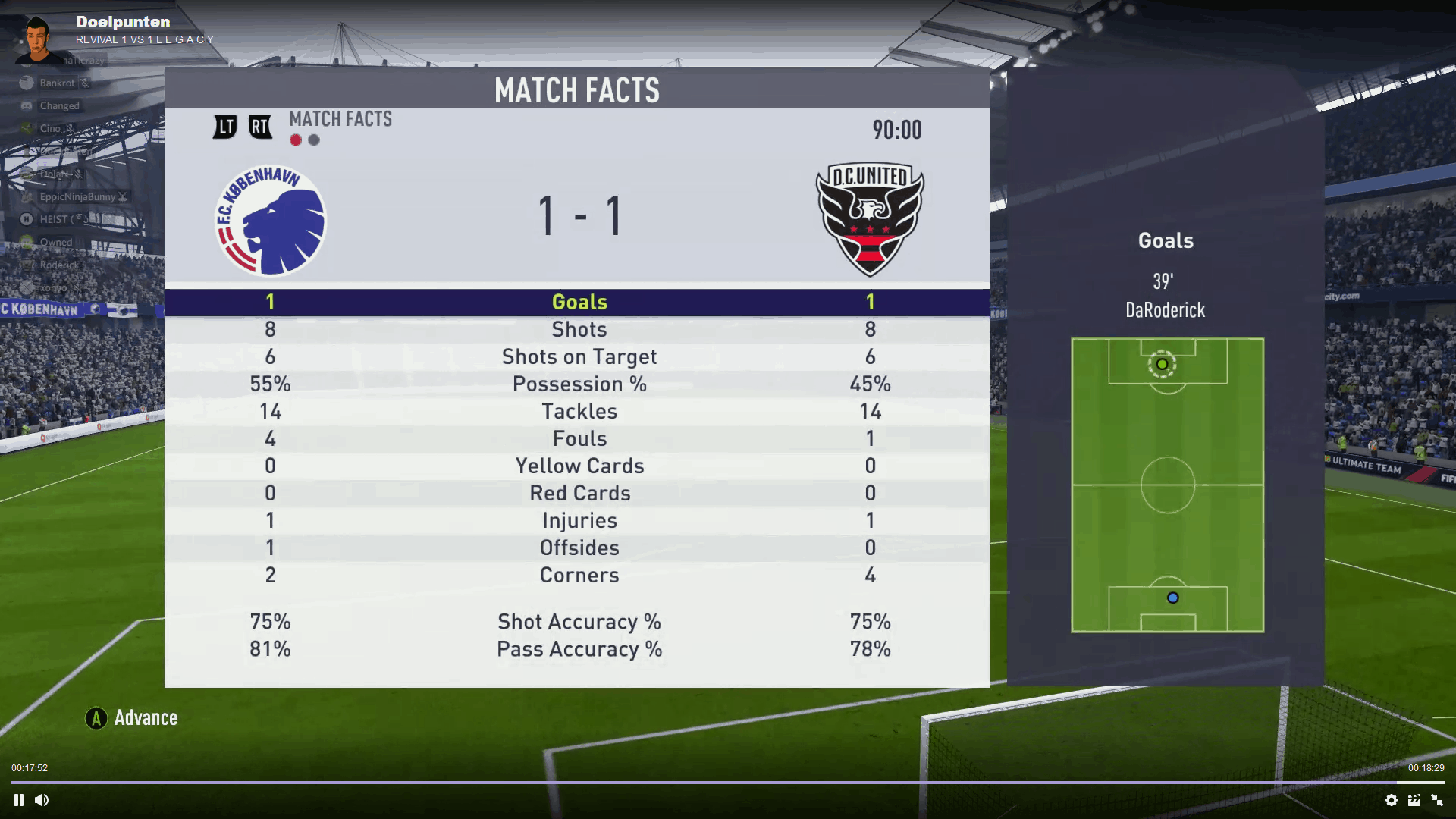Mute the video with the speaker icon
This screenshot has height=819, width=1456.
[x=42, y=800]
